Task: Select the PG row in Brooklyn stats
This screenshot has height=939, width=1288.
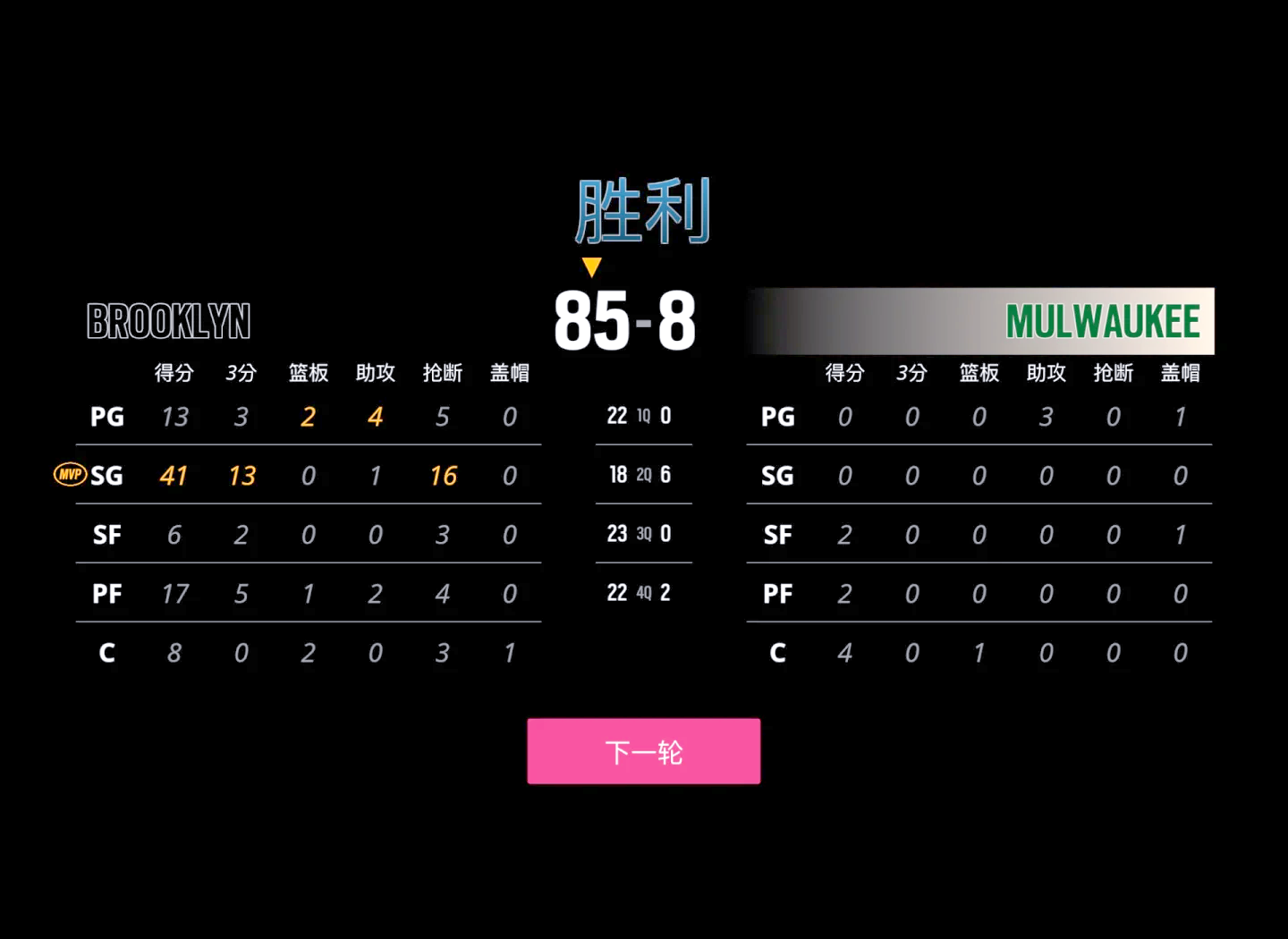Action: (106, 417)
